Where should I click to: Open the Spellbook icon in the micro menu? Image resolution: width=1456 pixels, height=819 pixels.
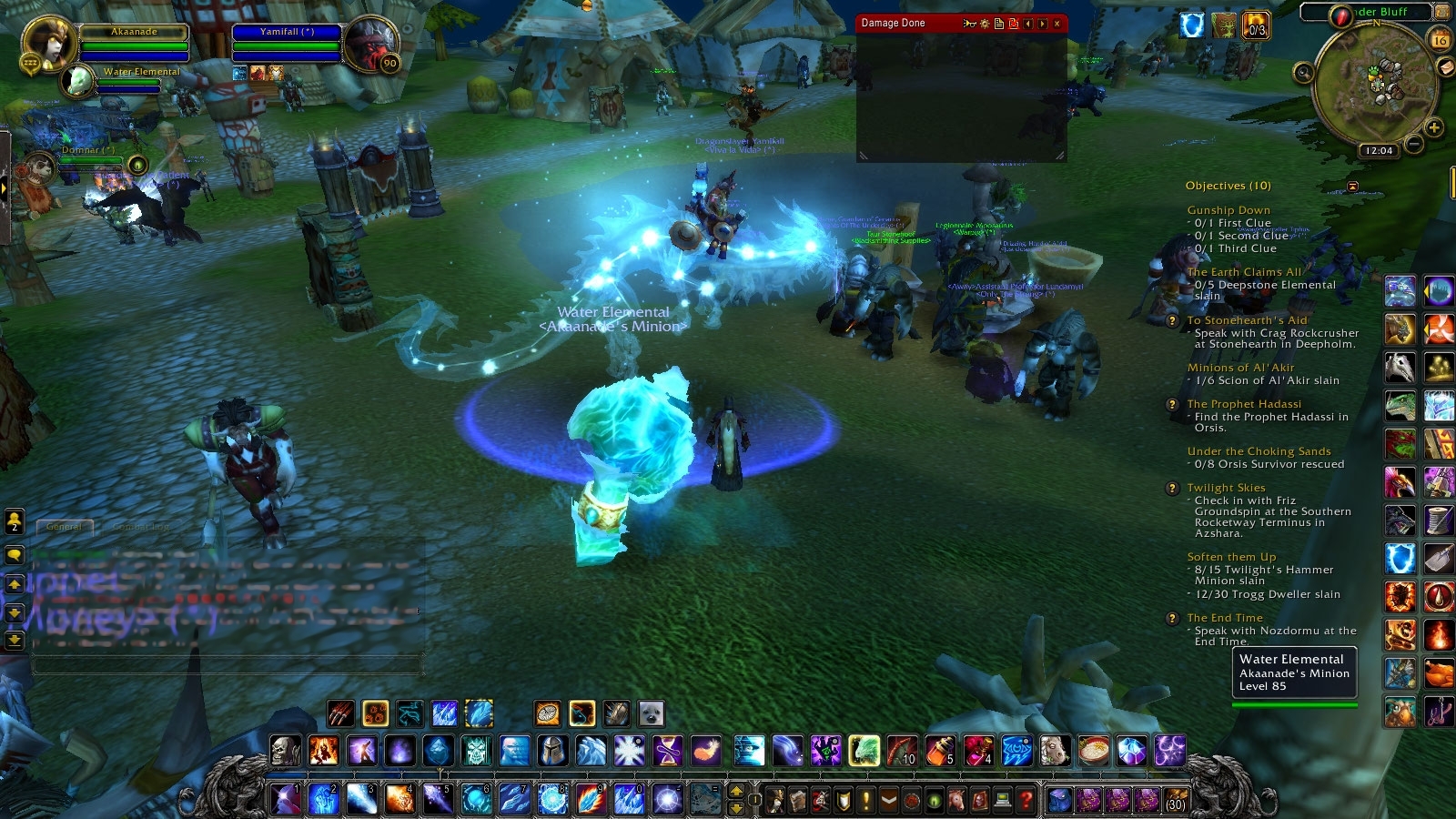(796, 801)
